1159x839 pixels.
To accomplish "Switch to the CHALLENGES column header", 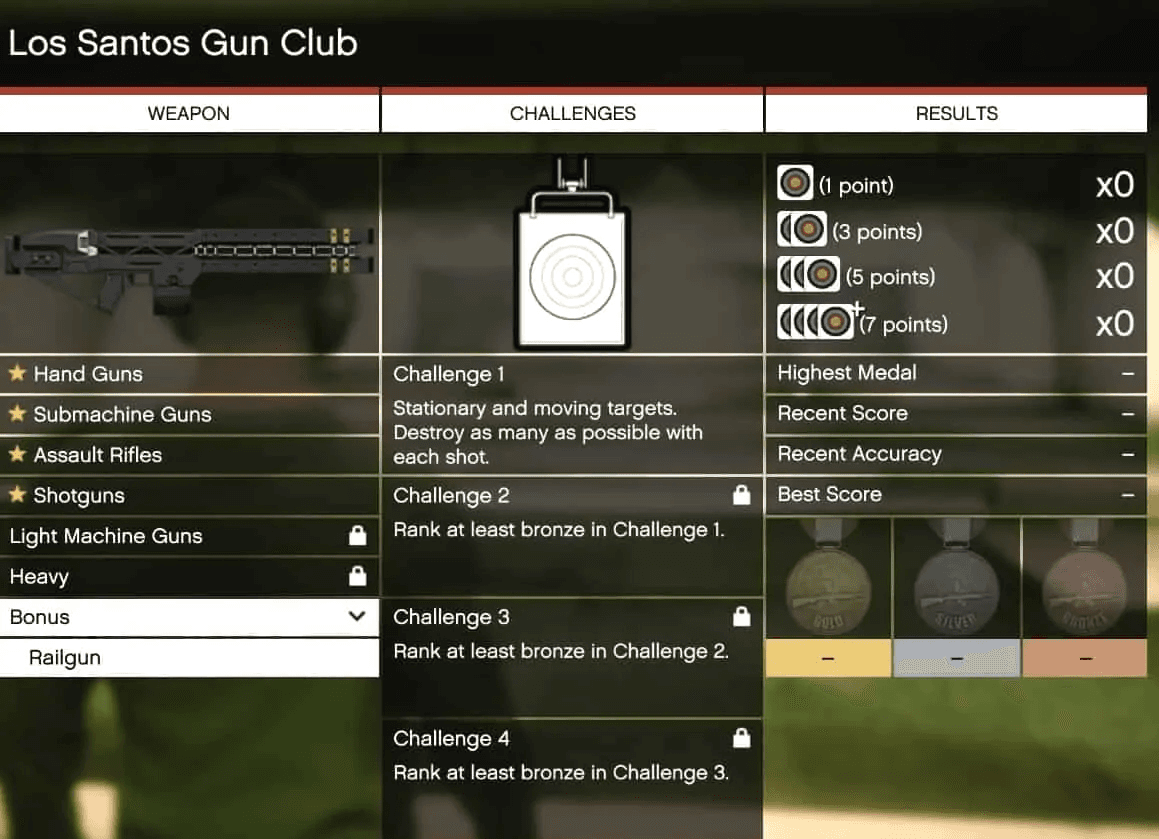I will click(572, 113).
